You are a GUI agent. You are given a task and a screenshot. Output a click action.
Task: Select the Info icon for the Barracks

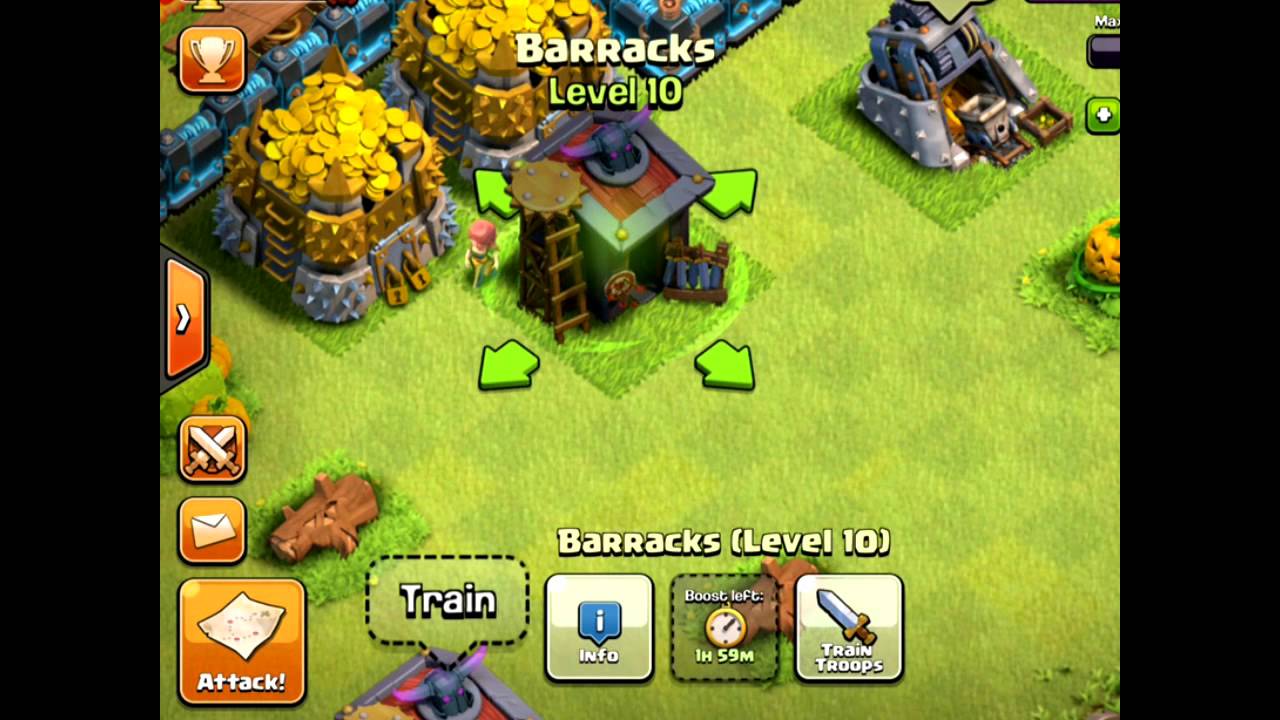click(x=598, y=627)
